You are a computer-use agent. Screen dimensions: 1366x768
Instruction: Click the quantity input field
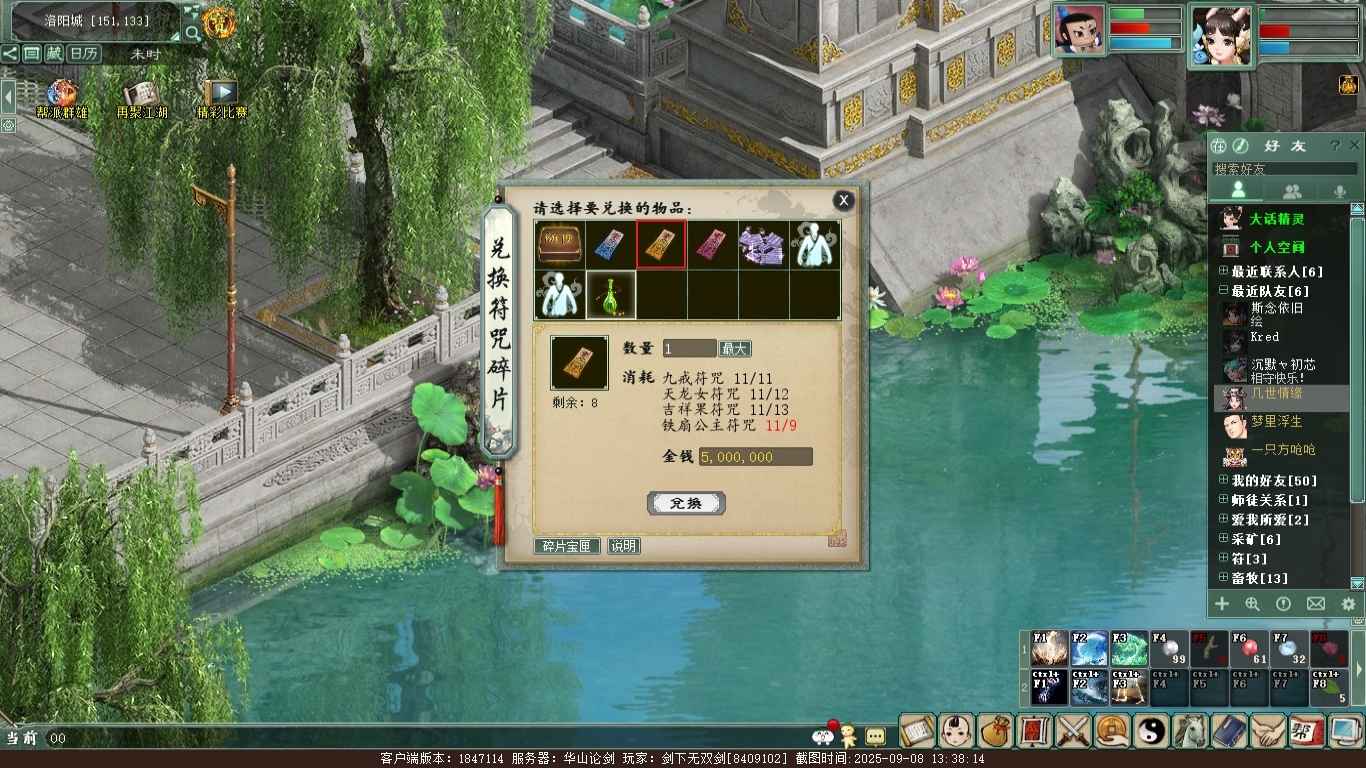tap(689, 349)
